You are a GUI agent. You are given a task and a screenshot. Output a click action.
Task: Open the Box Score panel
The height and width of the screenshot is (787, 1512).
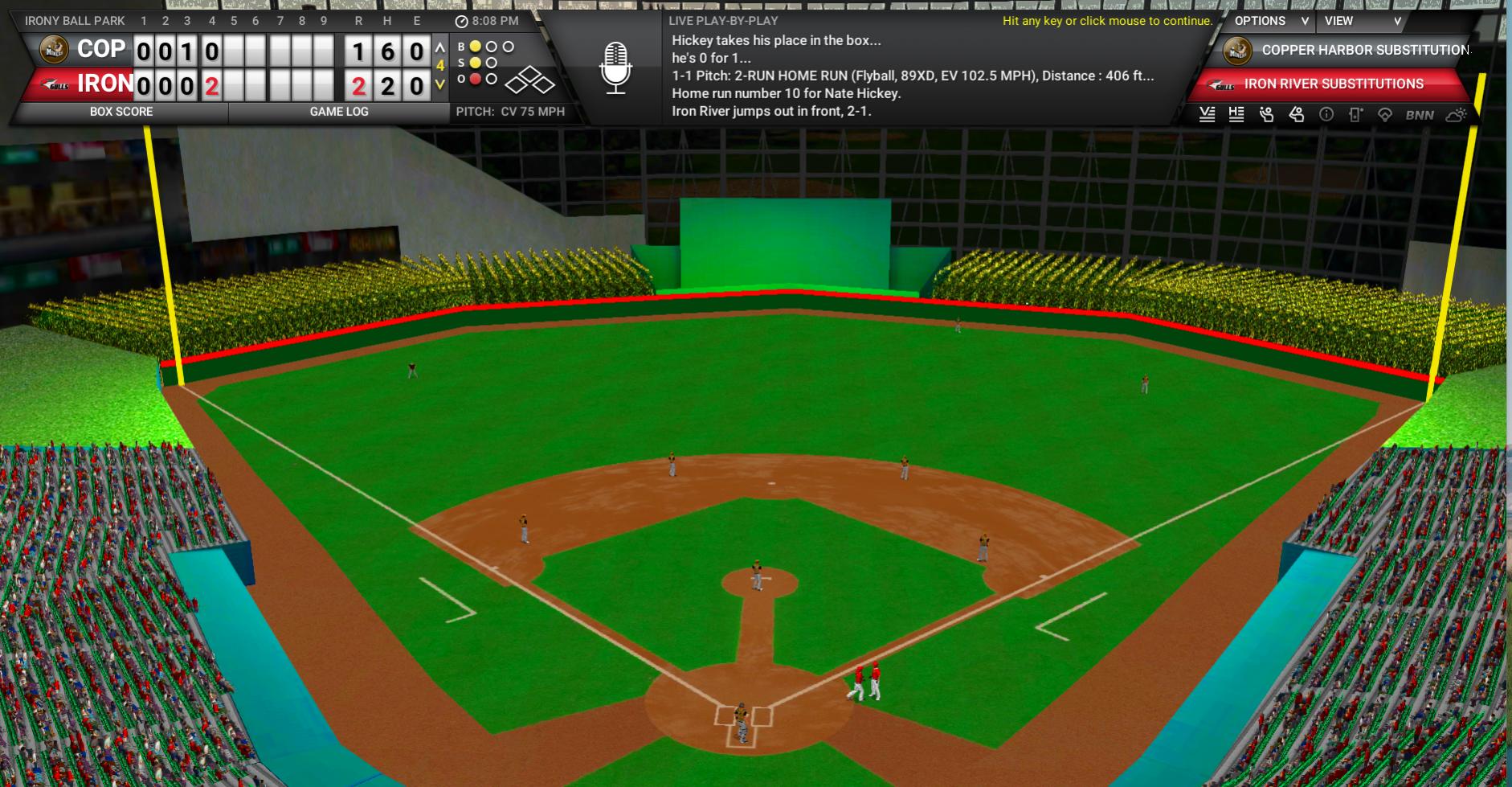point(121,112)
